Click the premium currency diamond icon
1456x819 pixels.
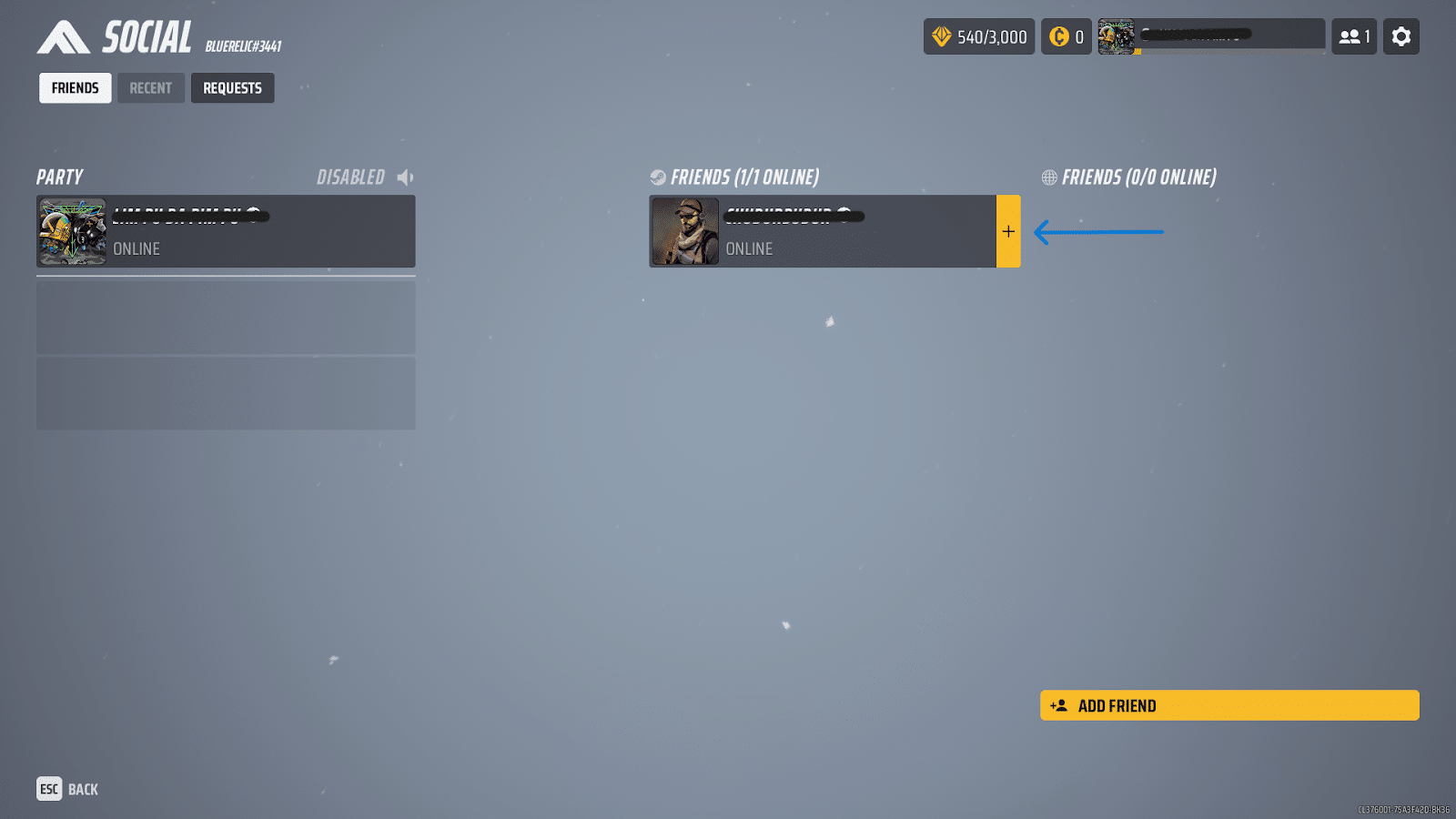click(x=941, y=36)
